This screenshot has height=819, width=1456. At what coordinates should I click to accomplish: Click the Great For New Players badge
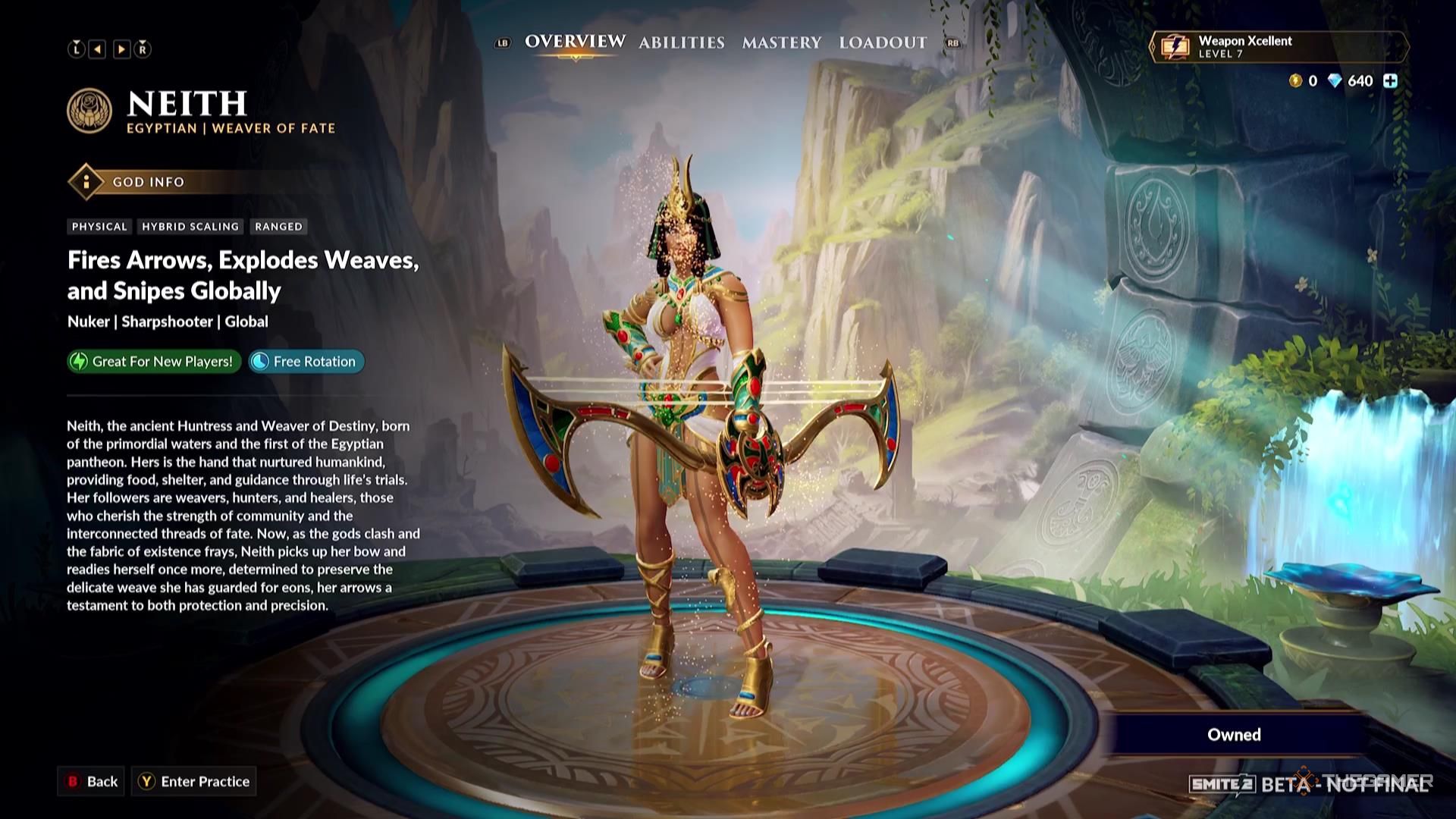coord(154,362)
